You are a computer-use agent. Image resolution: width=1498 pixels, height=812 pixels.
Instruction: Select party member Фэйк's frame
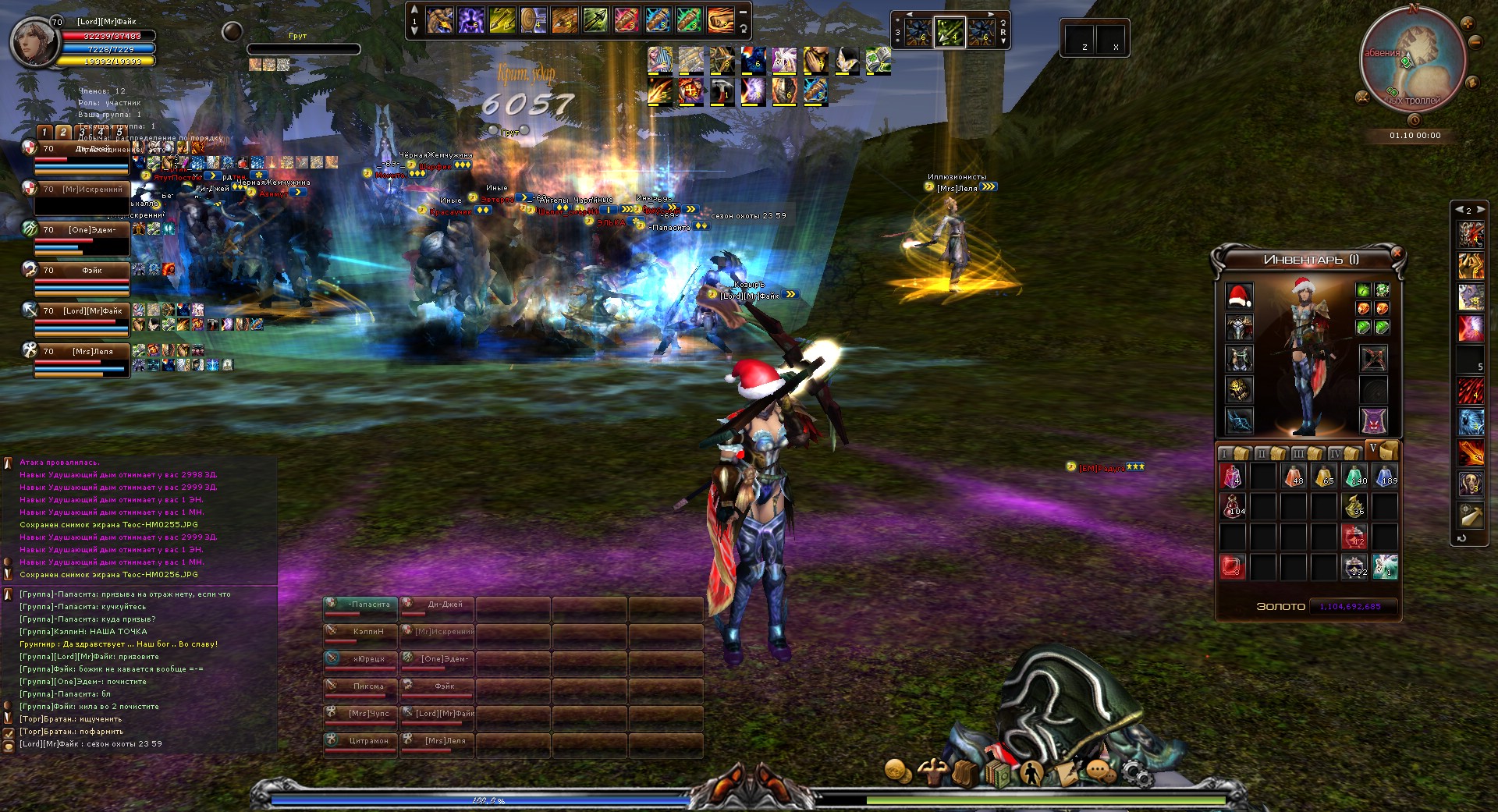point(81,278)
